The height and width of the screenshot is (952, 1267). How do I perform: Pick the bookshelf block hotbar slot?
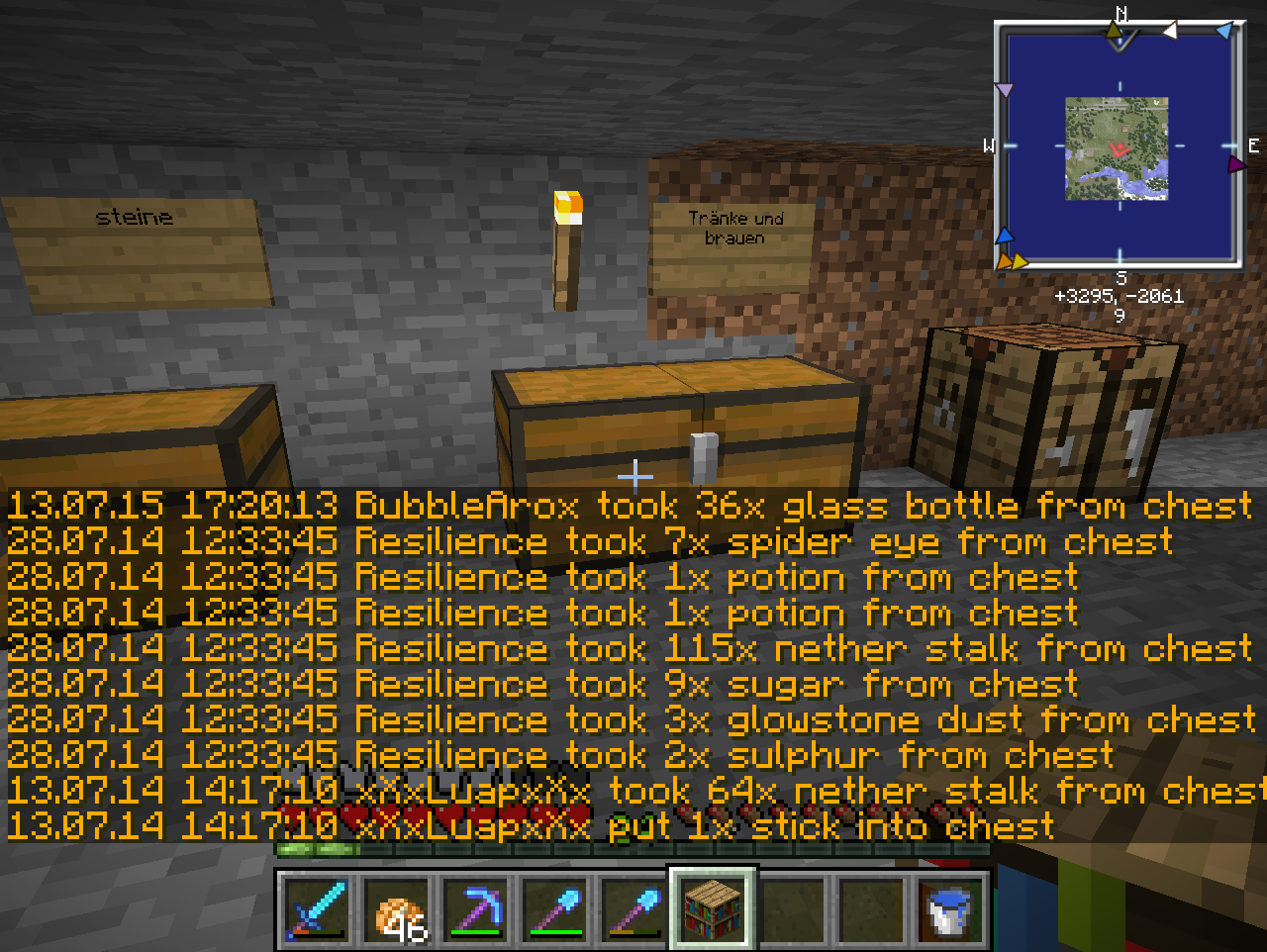click(x=713, y=909)
